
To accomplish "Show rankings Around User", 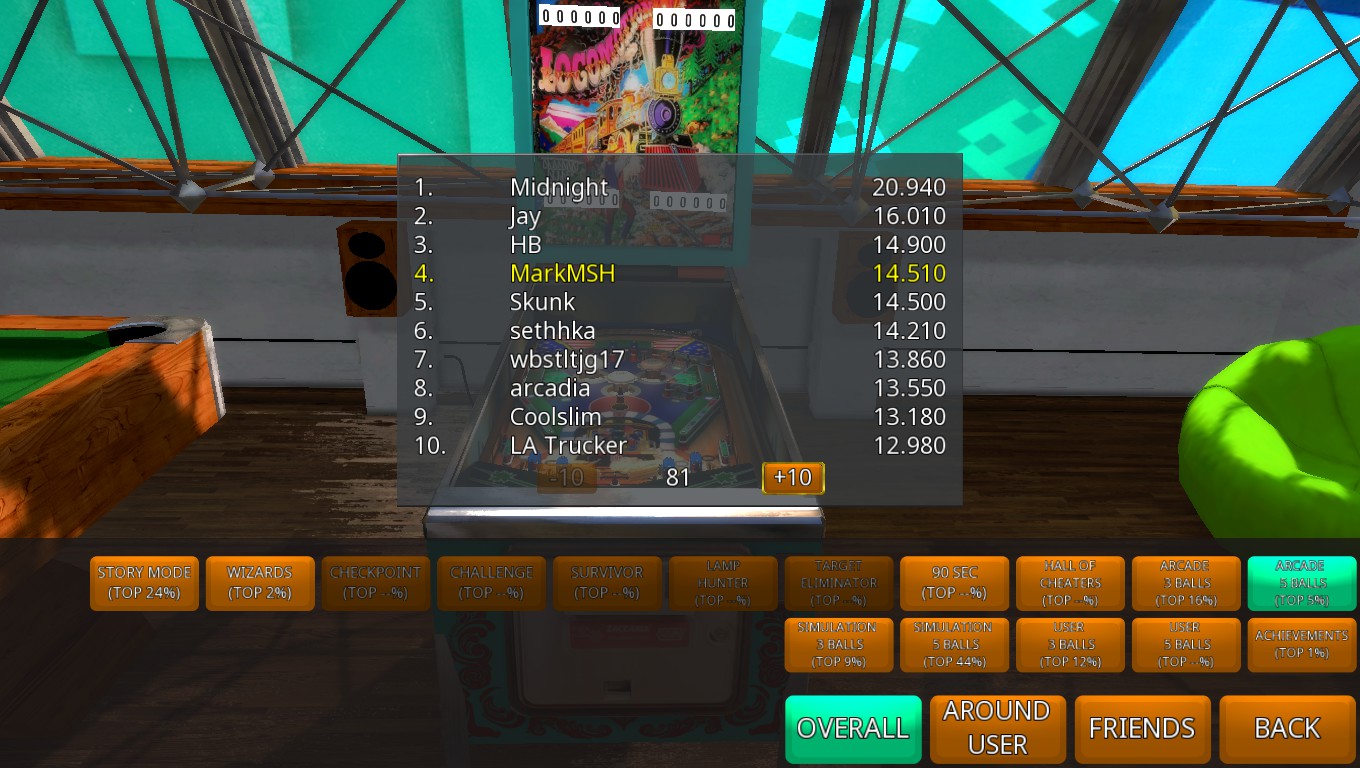I will pyautogui.click(x=997, y=729).
